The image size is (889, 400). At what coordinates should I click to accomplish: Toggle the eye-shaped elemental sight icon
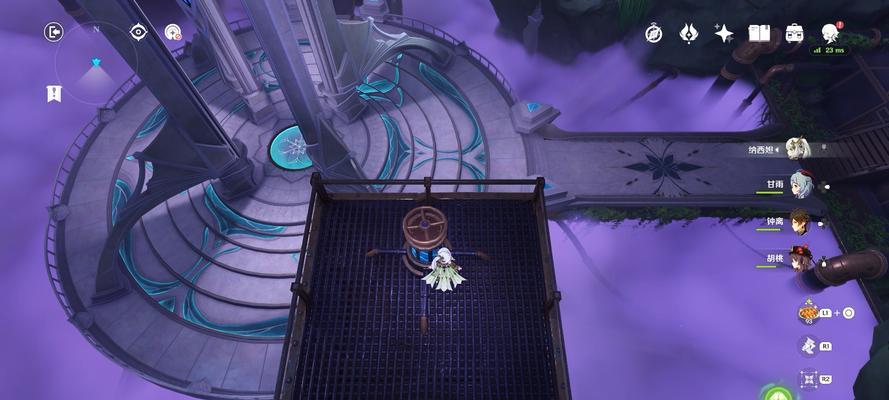tap(139, 32)
